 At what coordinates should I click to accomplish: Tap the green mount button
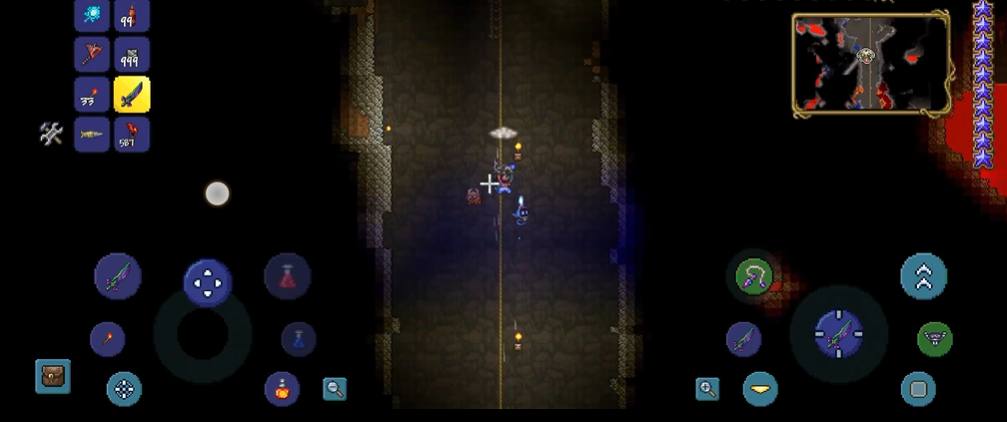pos(935,339)
